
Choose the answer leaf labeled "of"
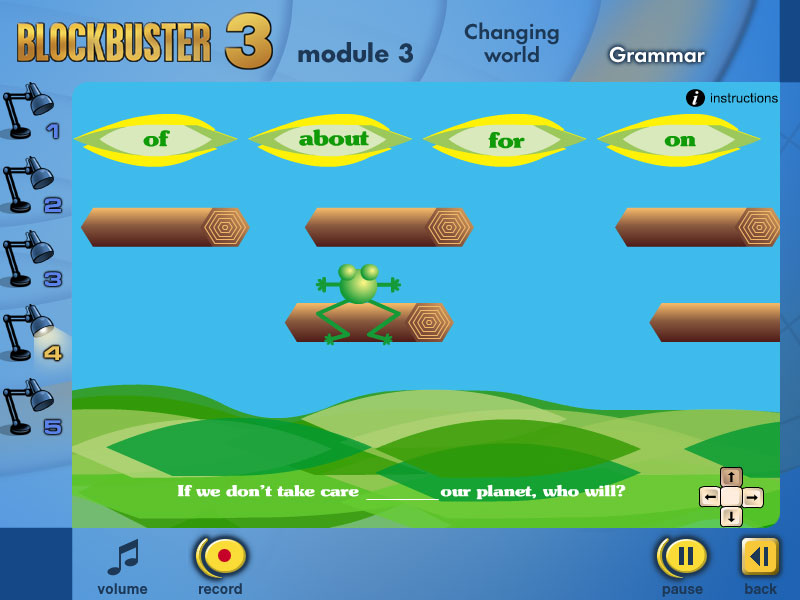click(x=156, y=139)
